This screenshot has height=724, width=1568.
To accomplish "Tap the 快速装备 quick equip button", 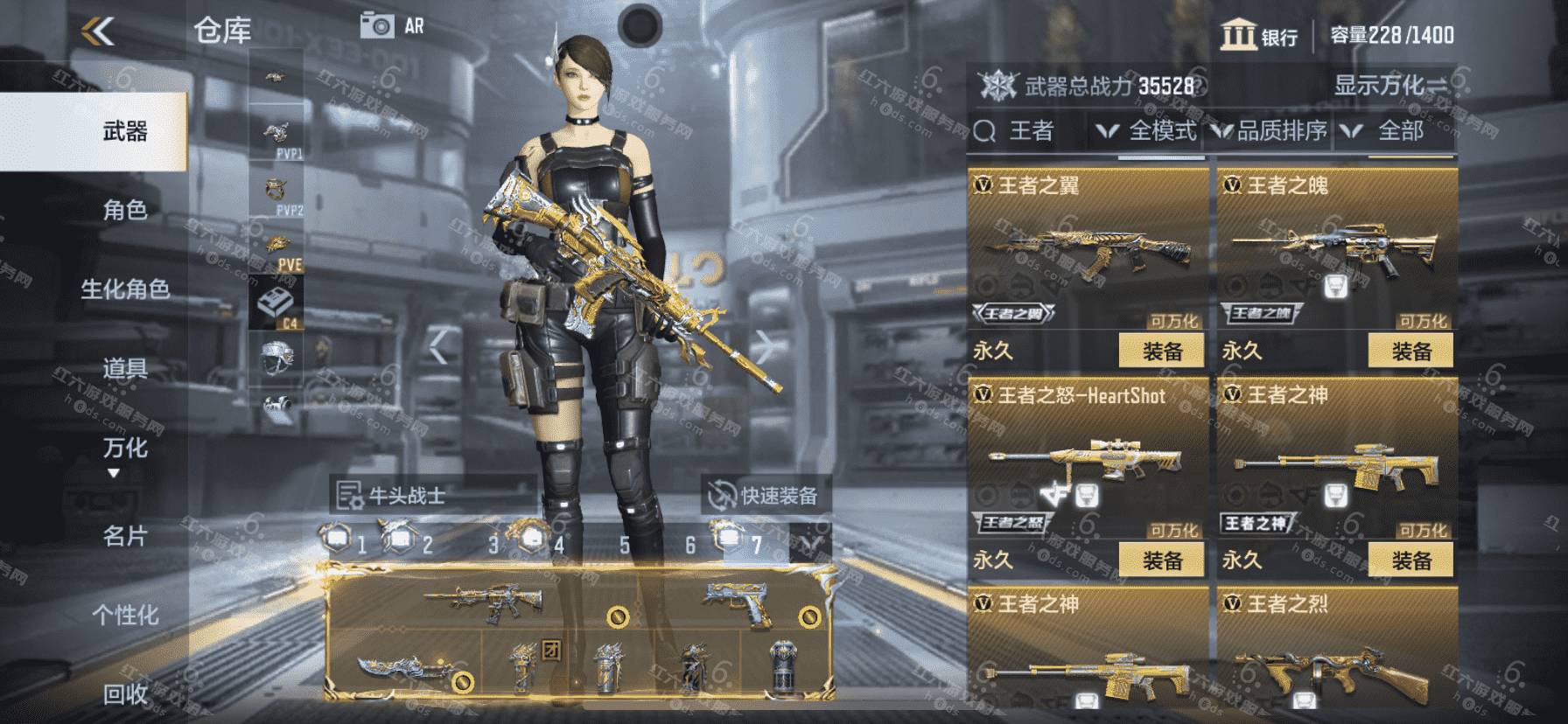I will click(765, 496).
